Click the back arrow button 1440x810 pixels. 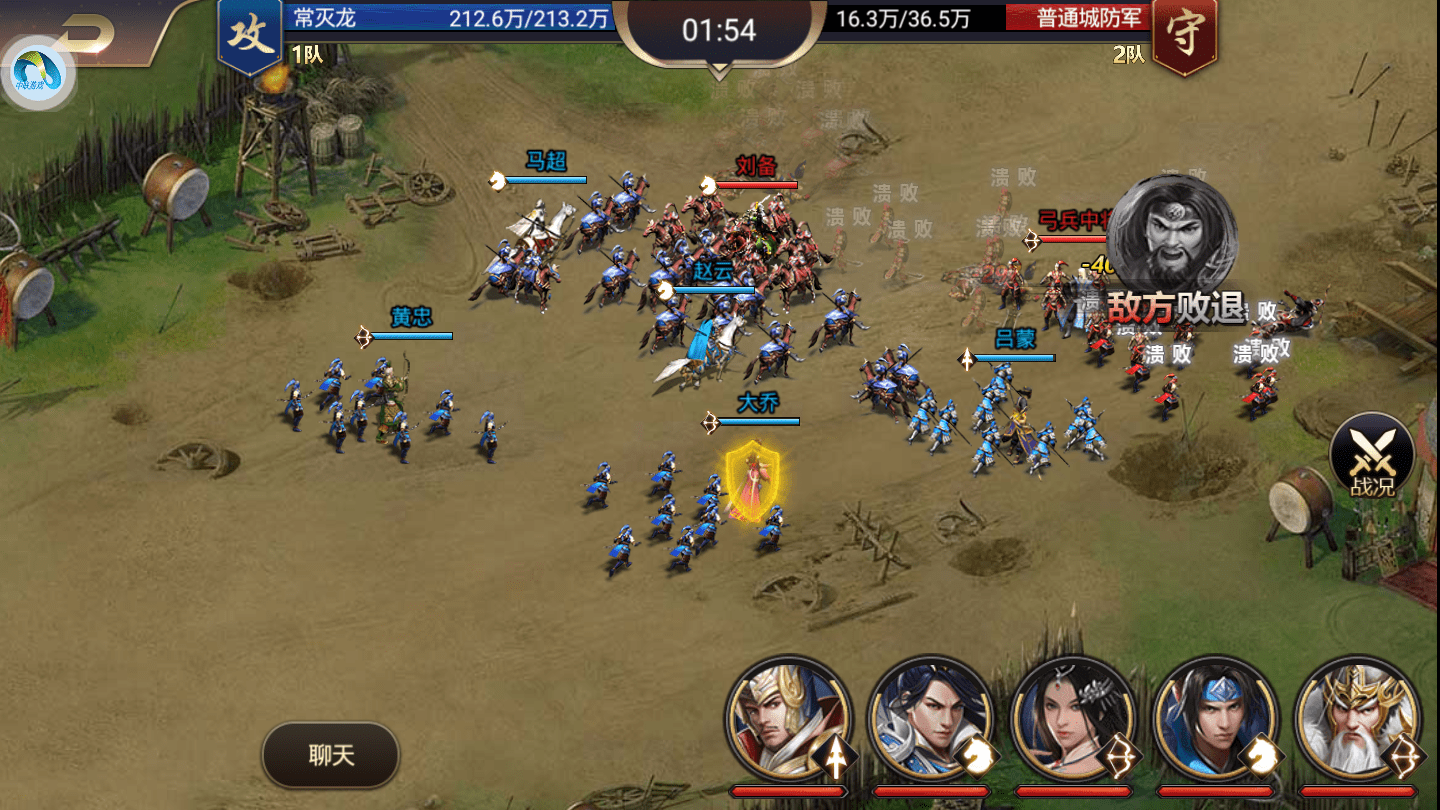(88, 34)
